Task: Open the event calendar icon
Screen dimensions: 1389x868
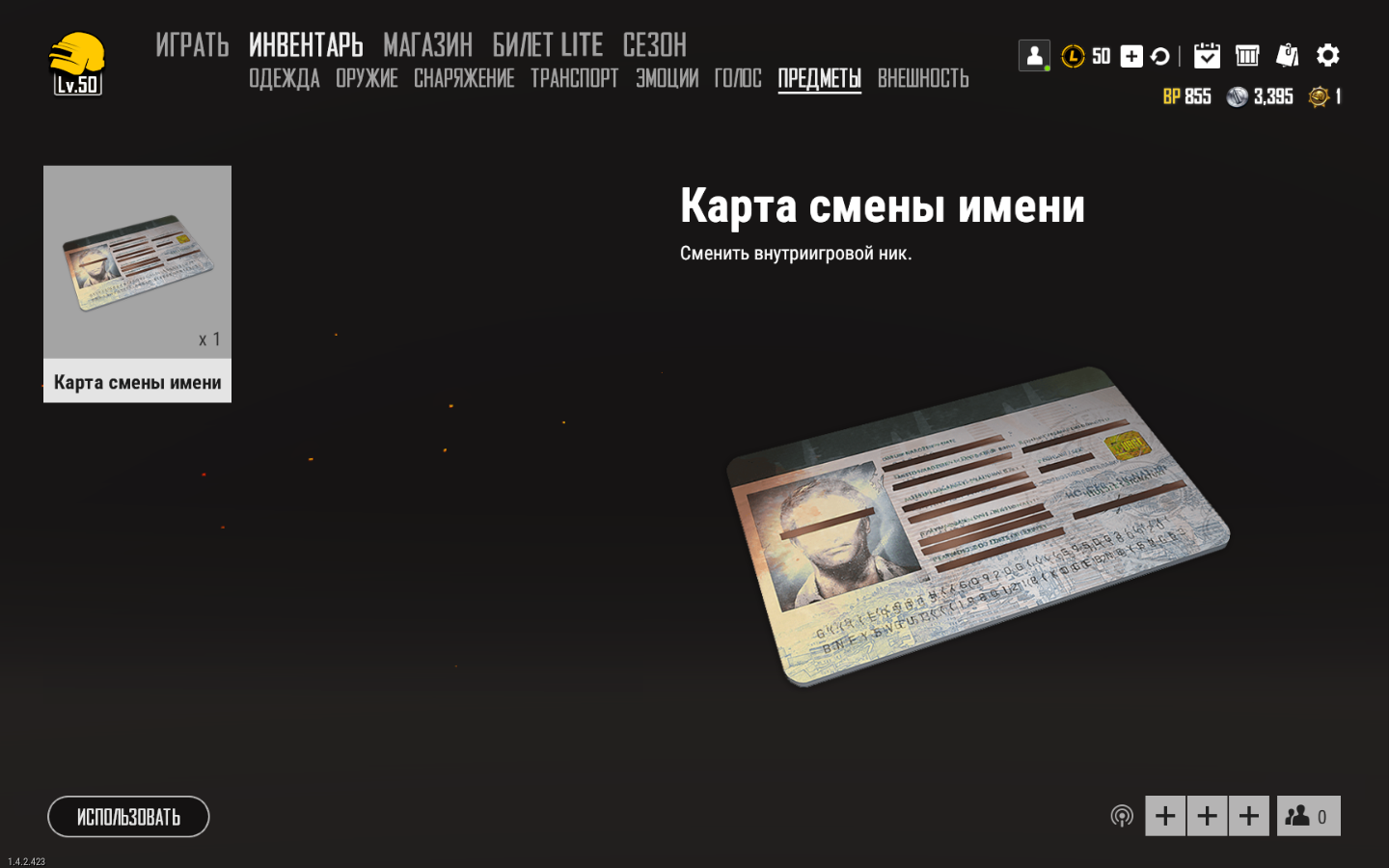Action: tap(1207, 55)
